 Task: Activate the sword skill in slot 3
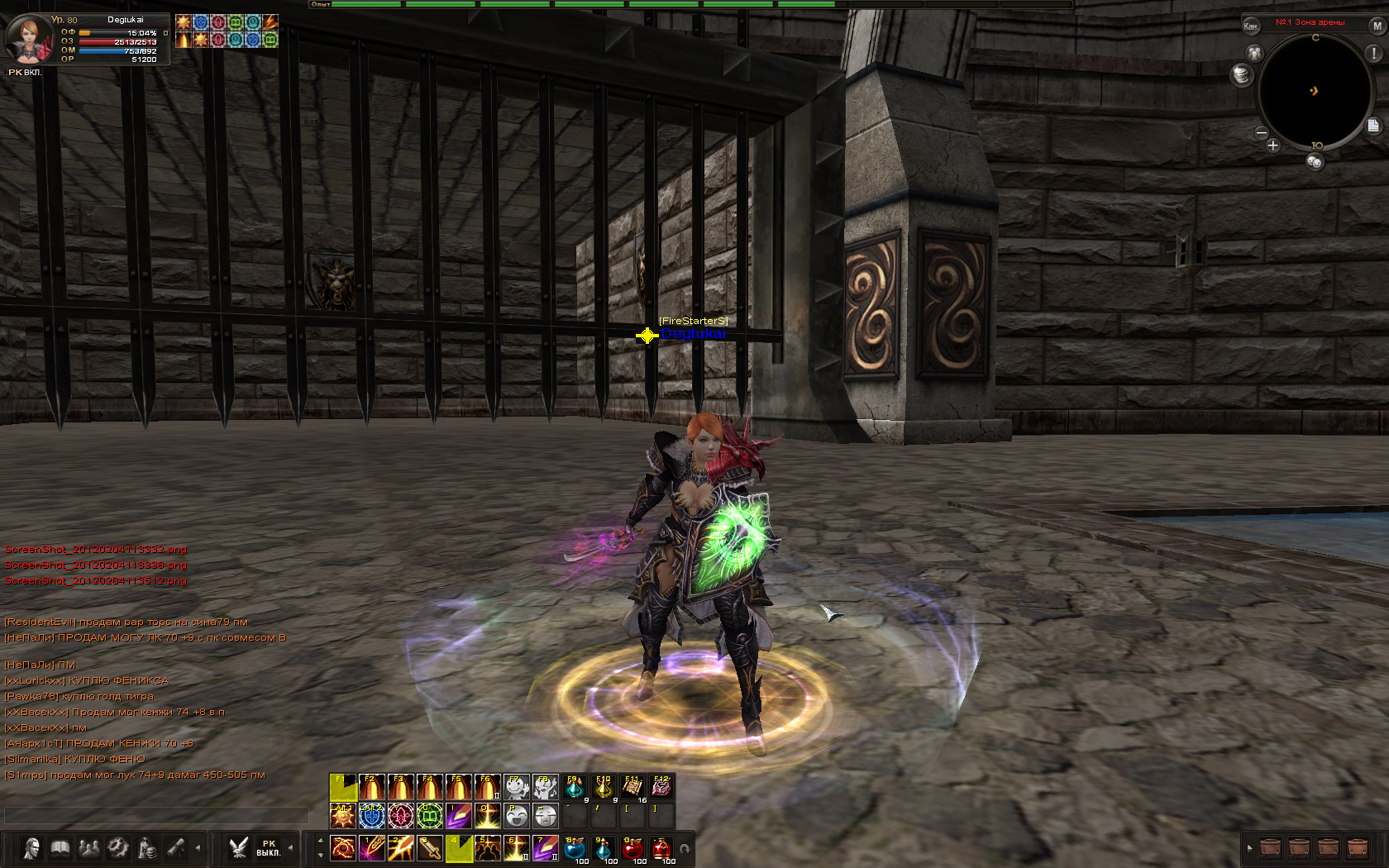click(429, 848)
